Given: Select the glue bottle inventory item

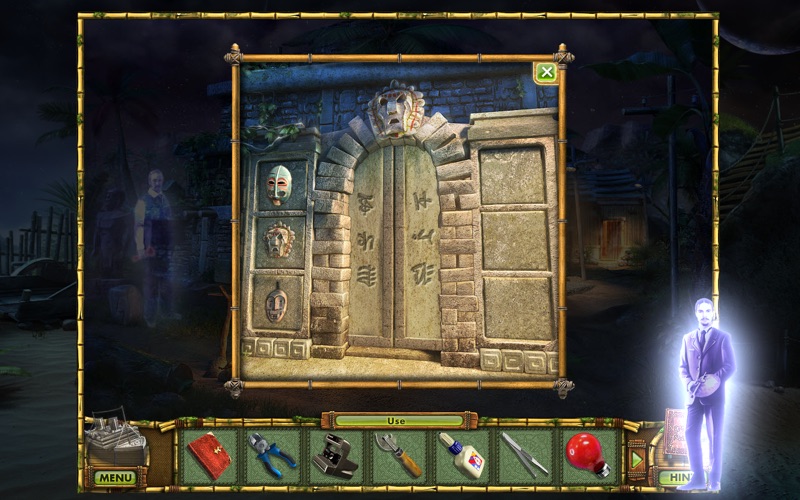Looking at the screenshot, I should click(462, 456).
